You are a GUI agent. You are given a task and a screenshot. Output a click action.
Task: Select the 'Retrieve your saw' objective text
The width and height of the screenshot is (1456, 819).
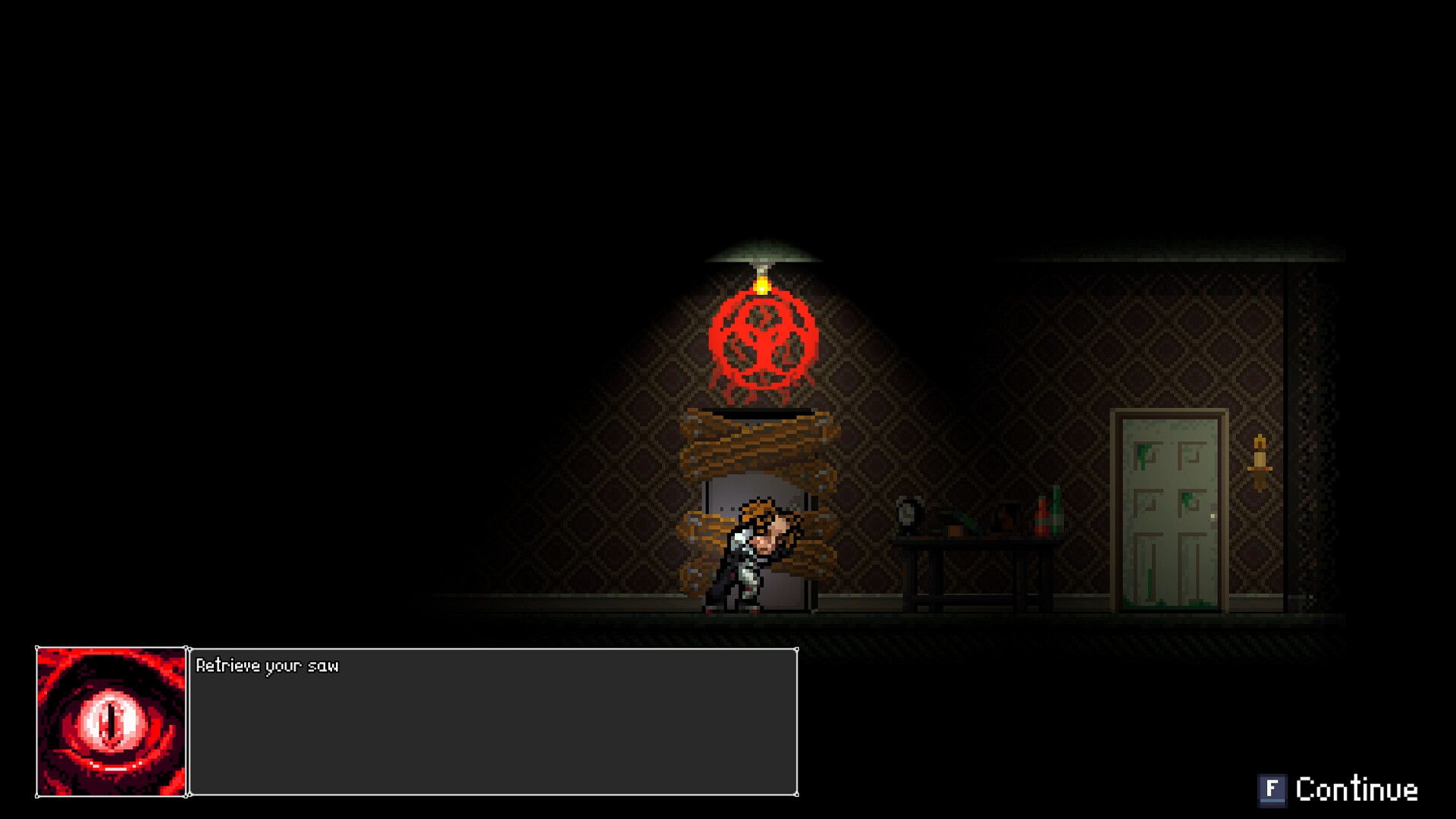(268, 667)
